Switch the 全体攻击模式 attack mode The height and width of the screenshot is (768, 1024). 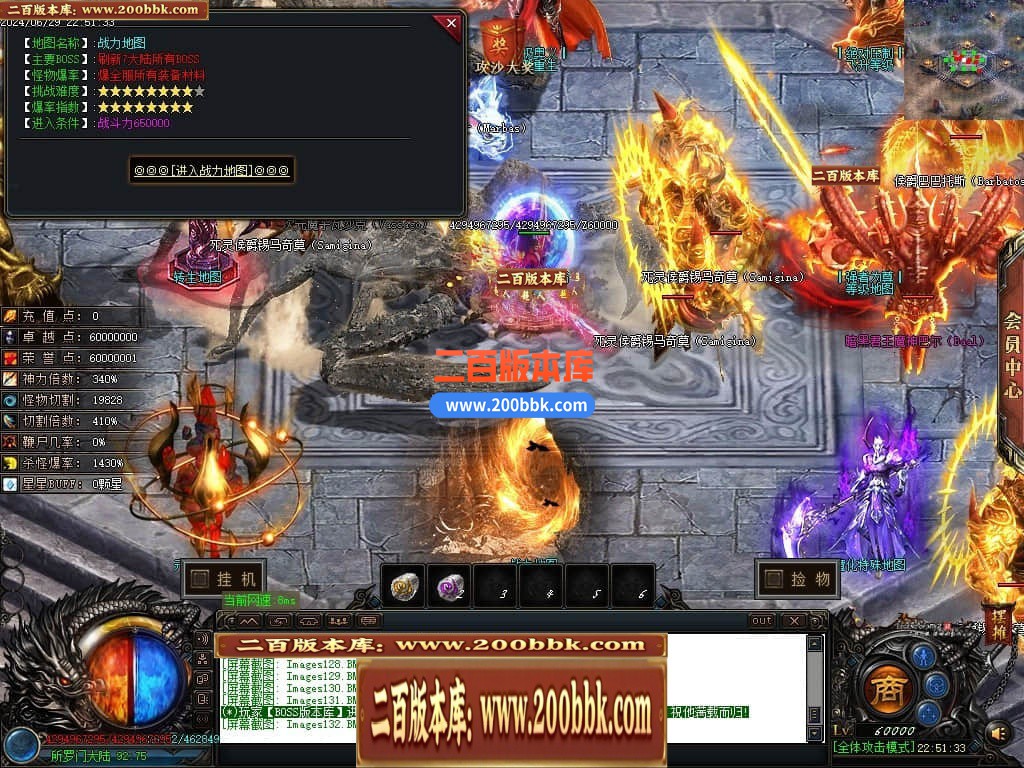tap(873, 748)
